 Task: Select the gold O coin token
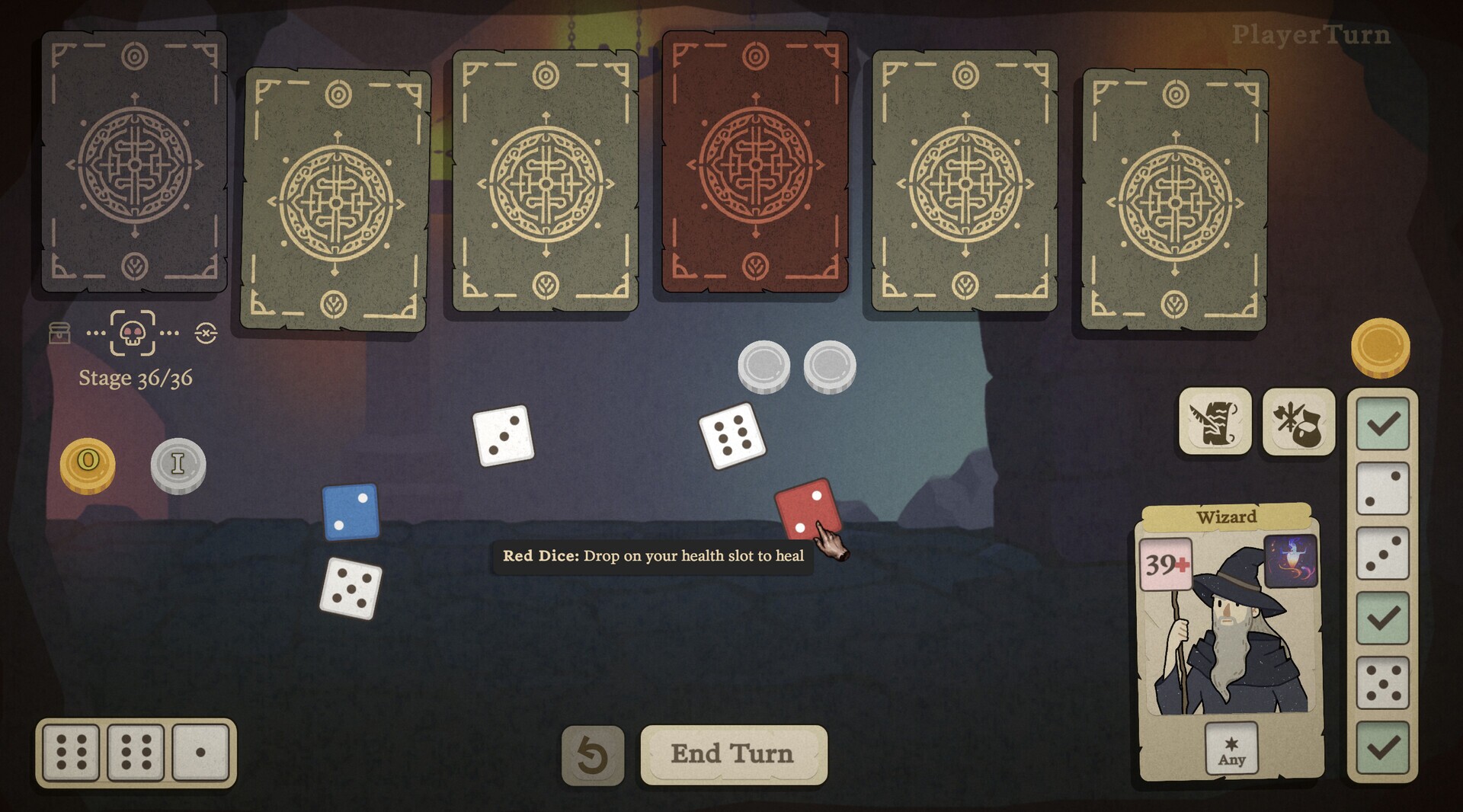coord(87,465)
